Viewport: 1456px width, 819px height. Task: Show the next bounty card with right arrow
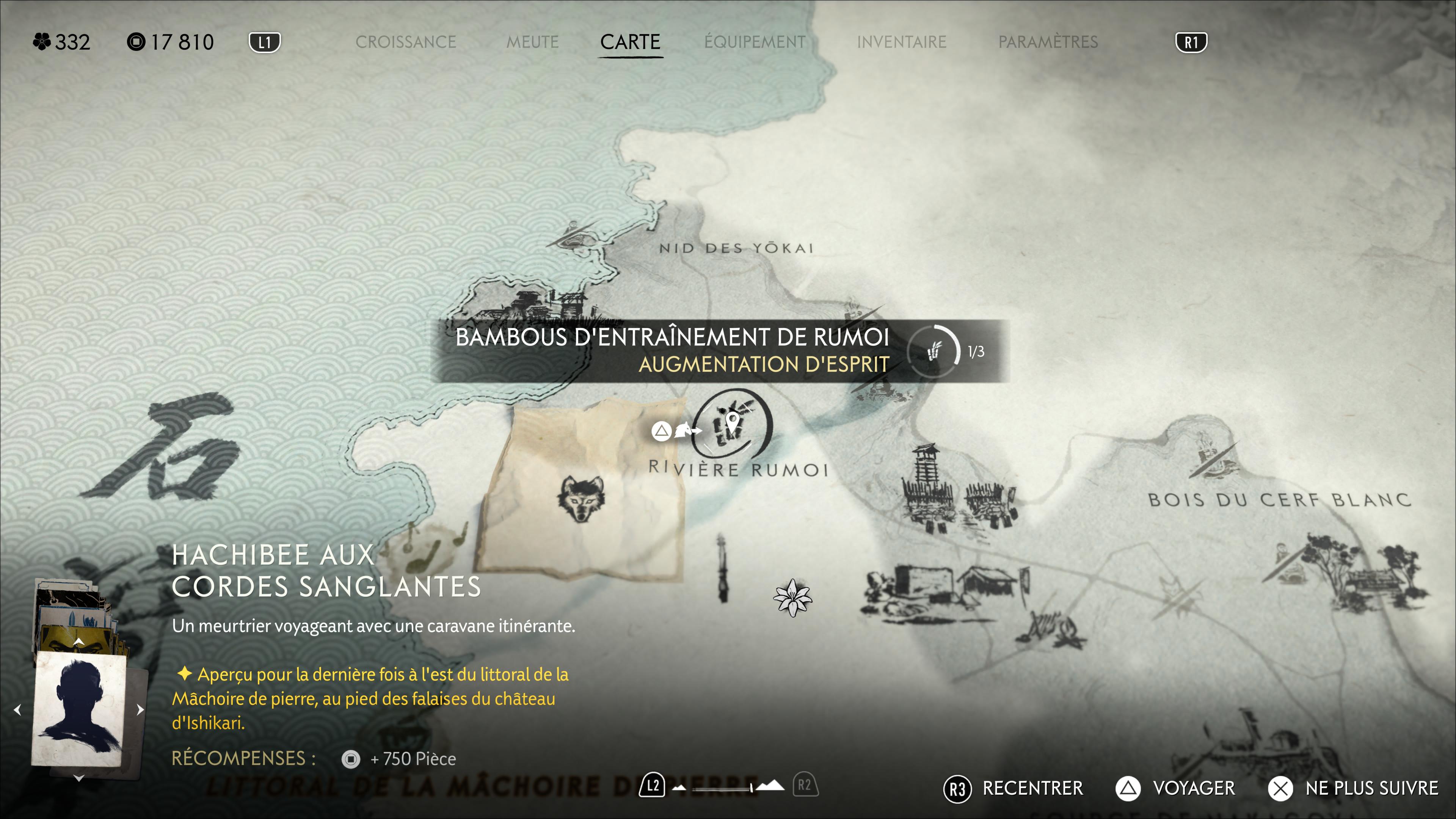click(x=140, y=709)
